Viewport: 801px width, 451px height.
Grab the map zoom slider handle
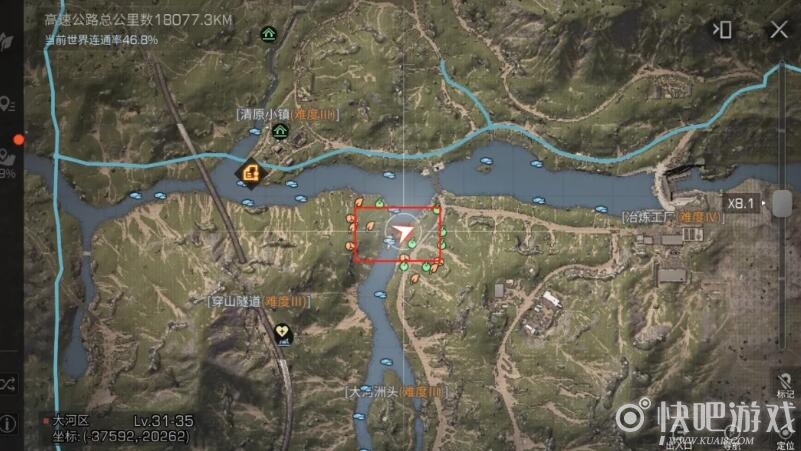point(782,202)
